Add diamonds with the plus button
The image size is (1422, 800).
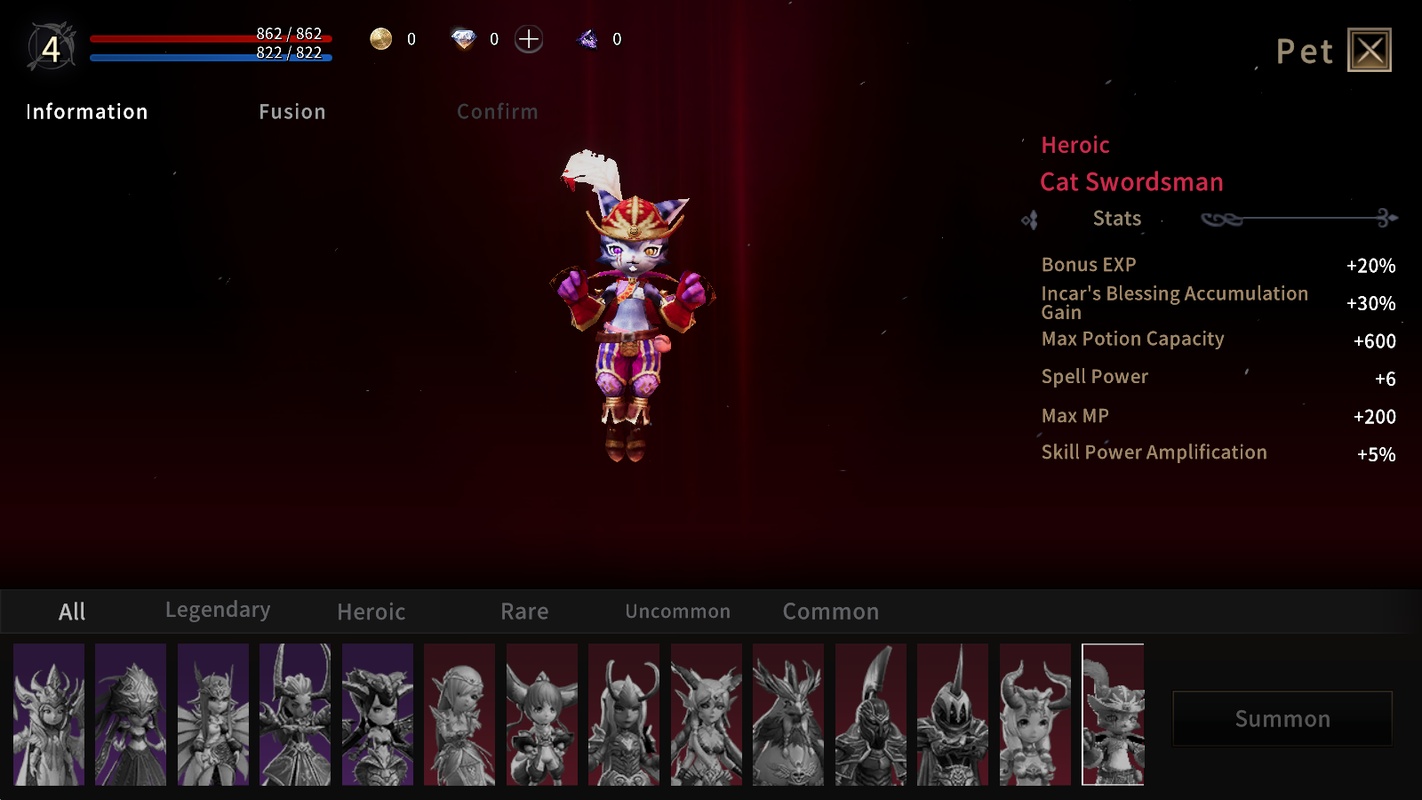point(529,40)
